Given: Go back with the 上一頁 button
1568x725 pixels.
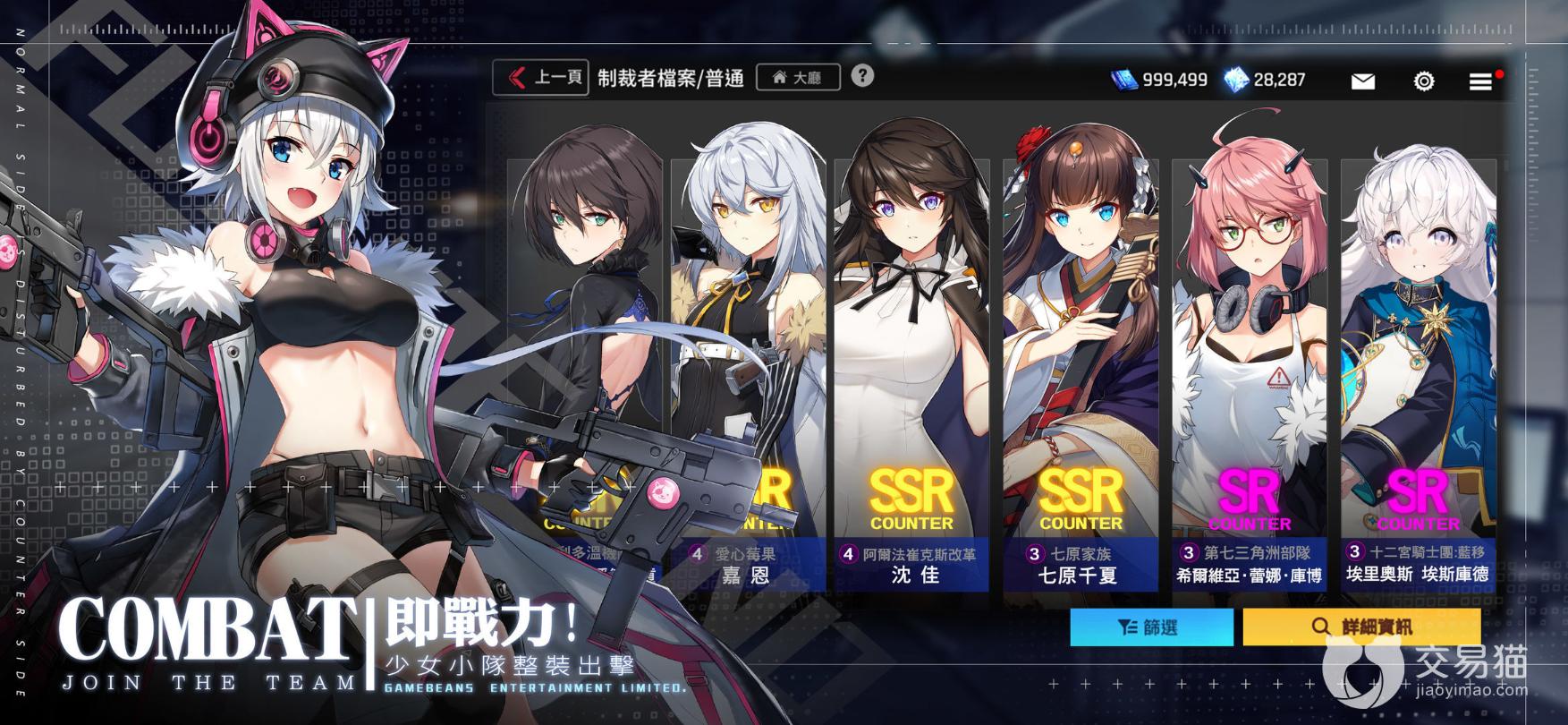Looking at the screenshot, I should click(539, 78).
